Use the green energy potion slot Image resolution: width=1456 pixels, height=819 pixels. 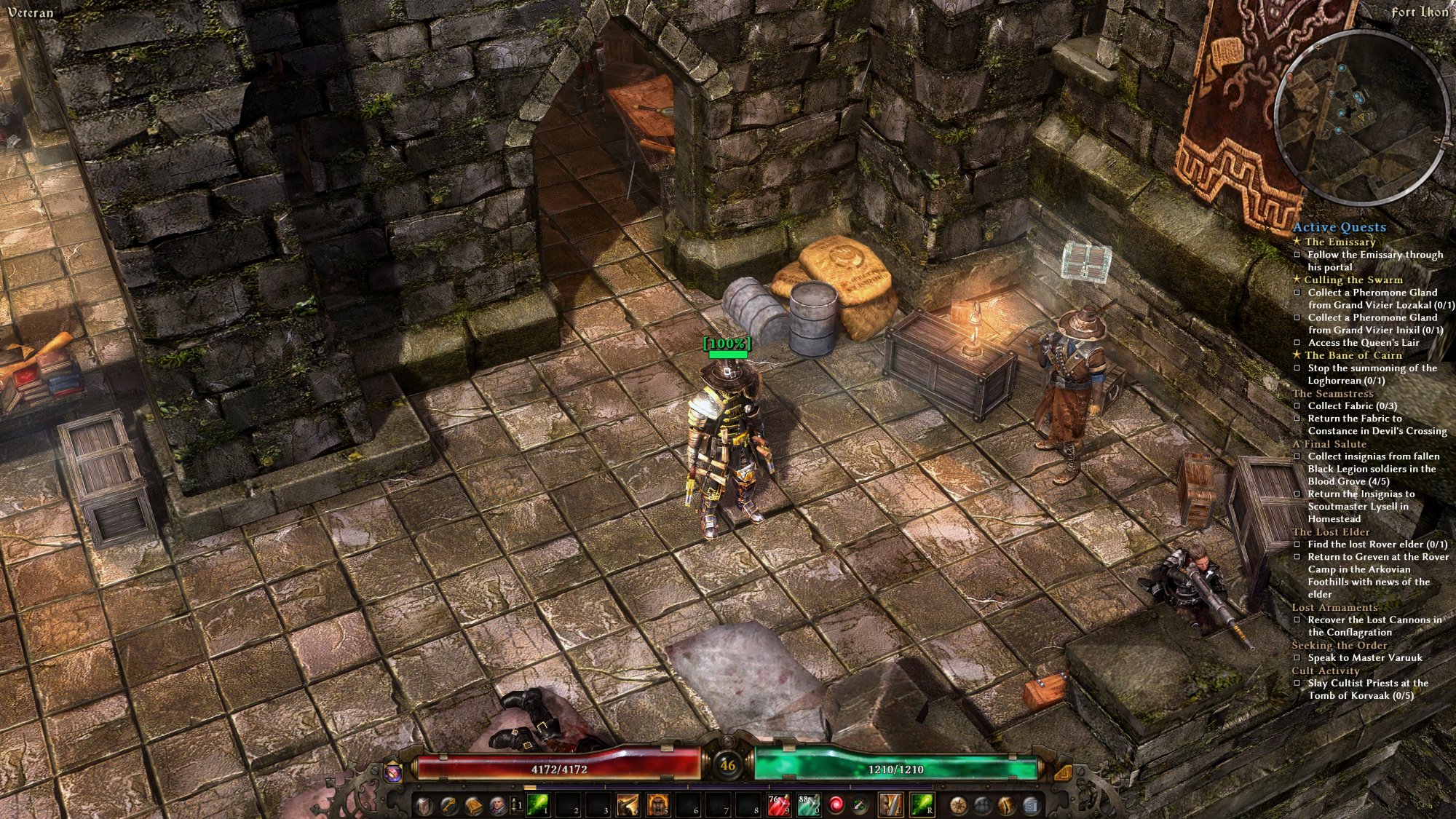pyautogui.click(x=808, y=804)
